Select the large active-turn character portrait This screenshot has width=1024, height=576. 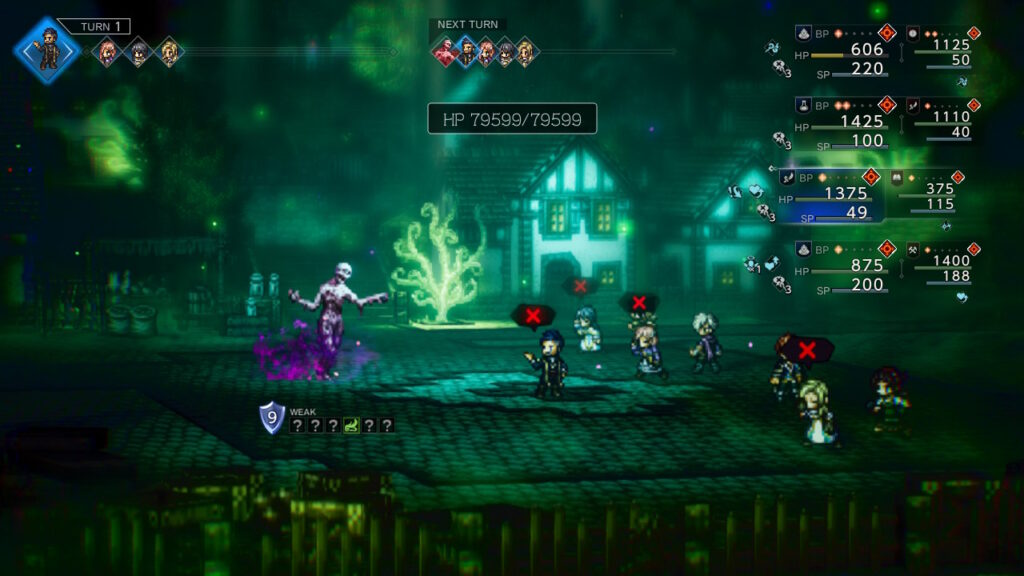[47, 49]
